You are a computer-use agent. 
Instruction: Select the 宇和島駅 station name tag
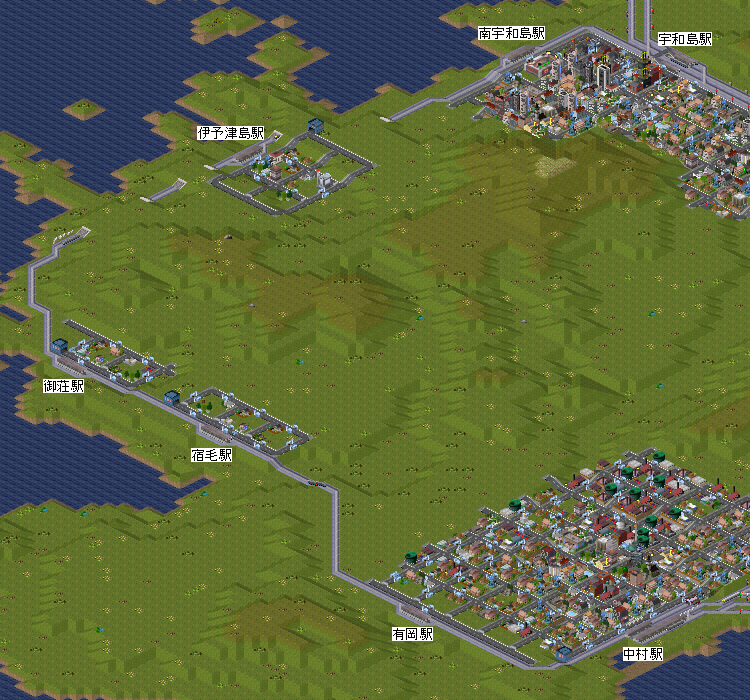click(685, 39)
